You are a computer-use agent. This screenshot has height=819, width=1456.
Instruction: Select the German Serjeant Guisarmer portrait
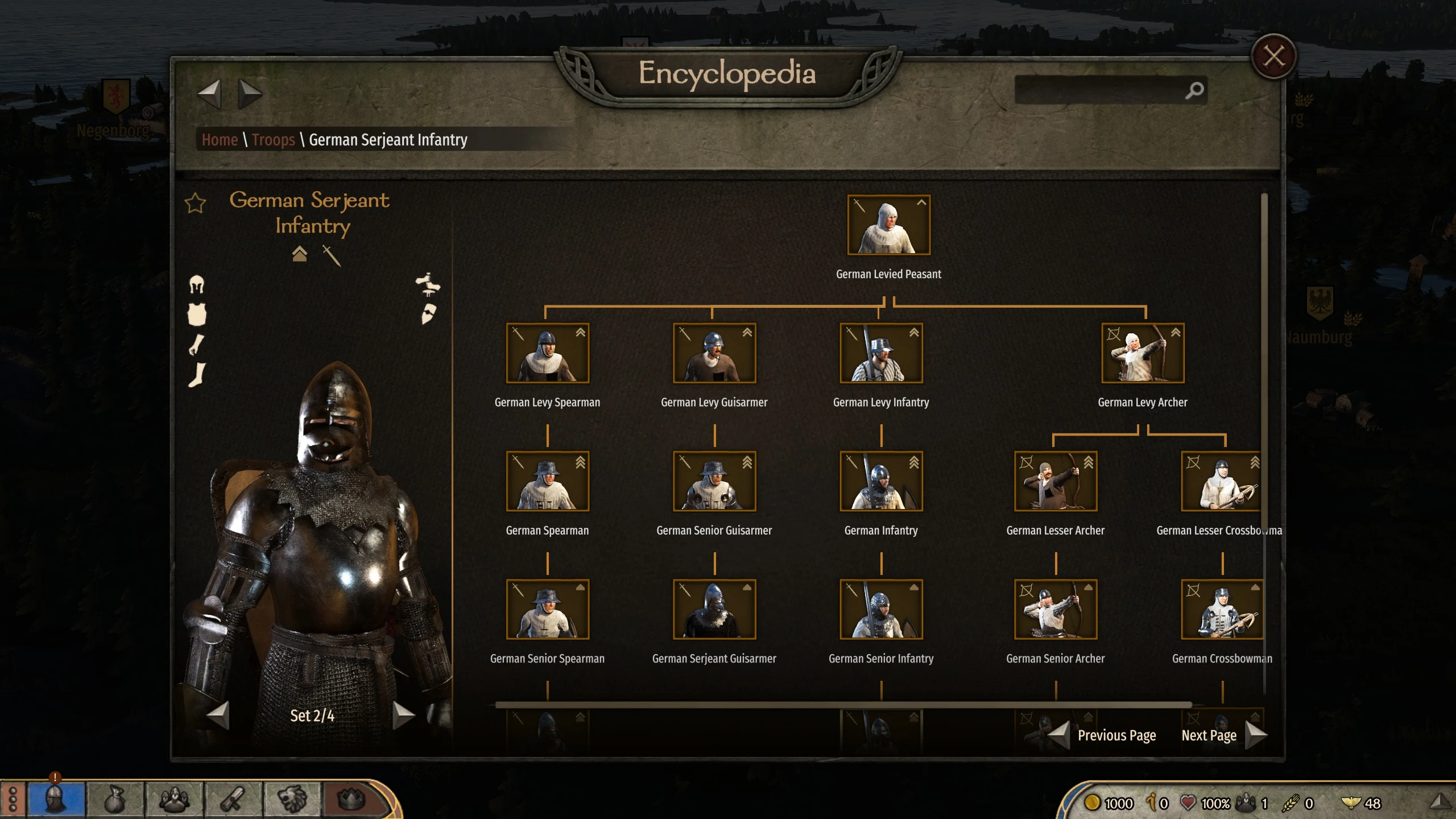tap(714, 609)
